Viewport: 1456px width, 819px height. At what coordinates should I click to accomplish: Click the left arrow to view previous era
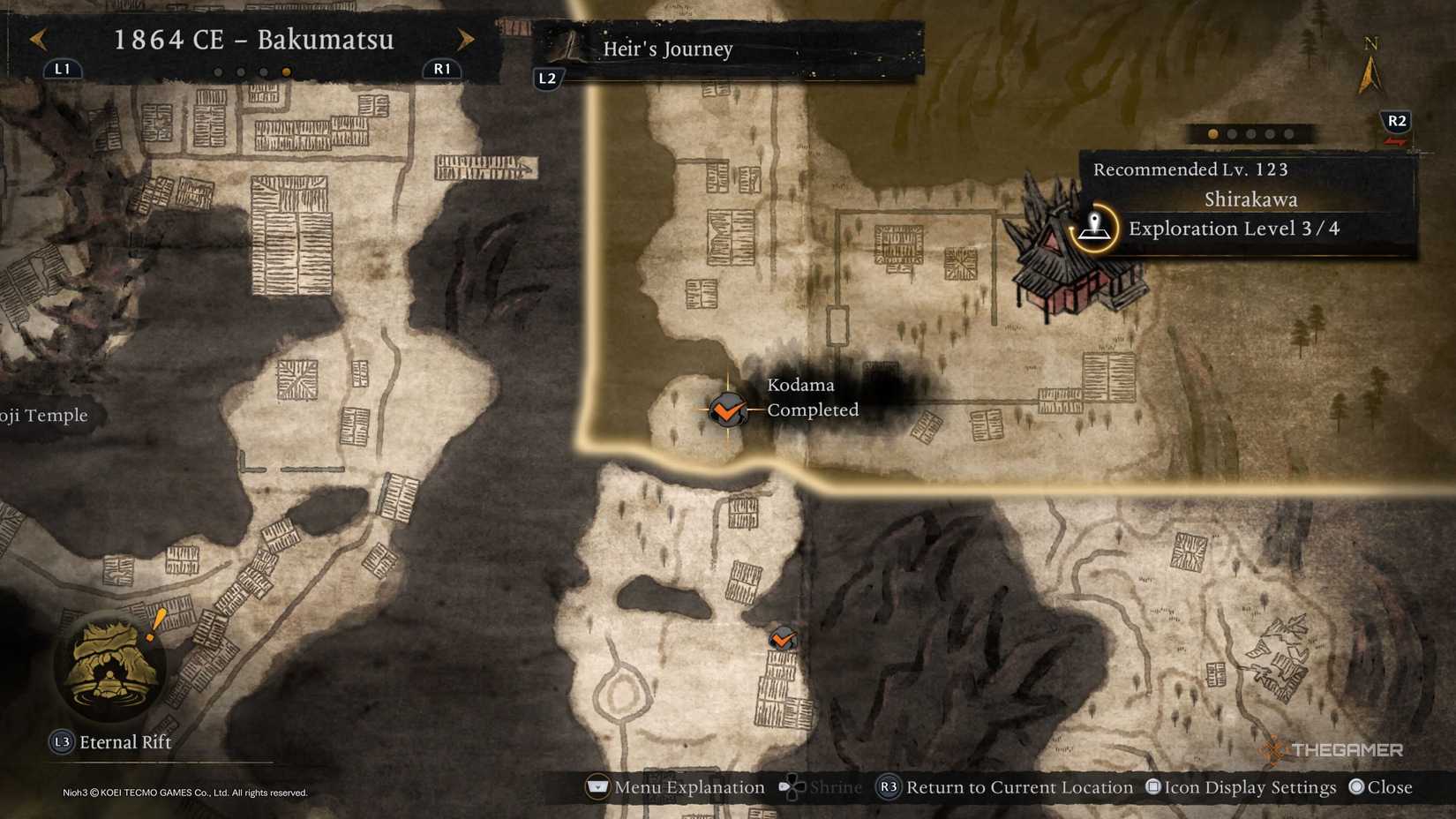pos(39,41)
